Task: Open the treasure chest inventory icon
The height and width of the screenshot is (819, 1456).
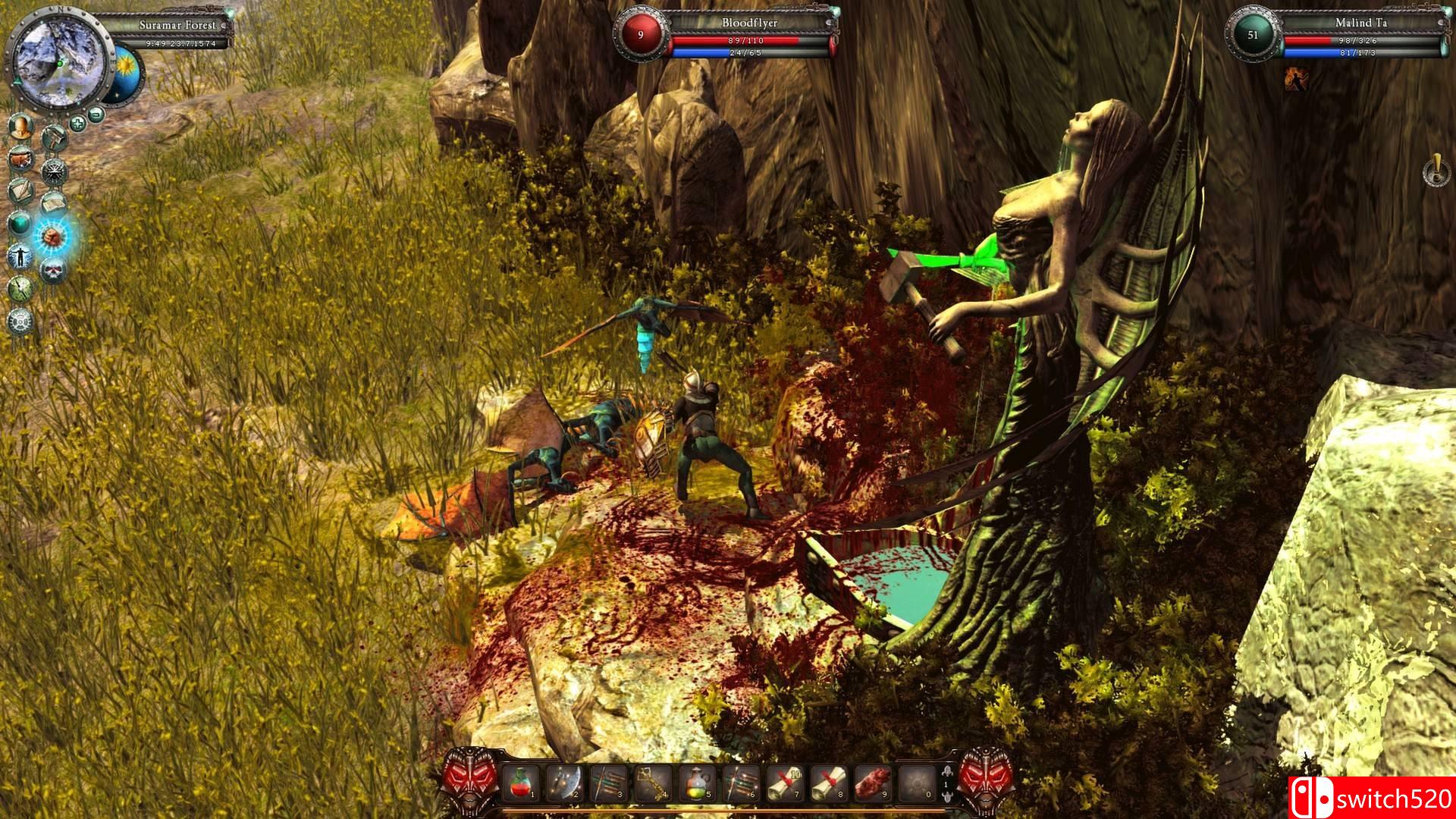Action: point(20,159)
